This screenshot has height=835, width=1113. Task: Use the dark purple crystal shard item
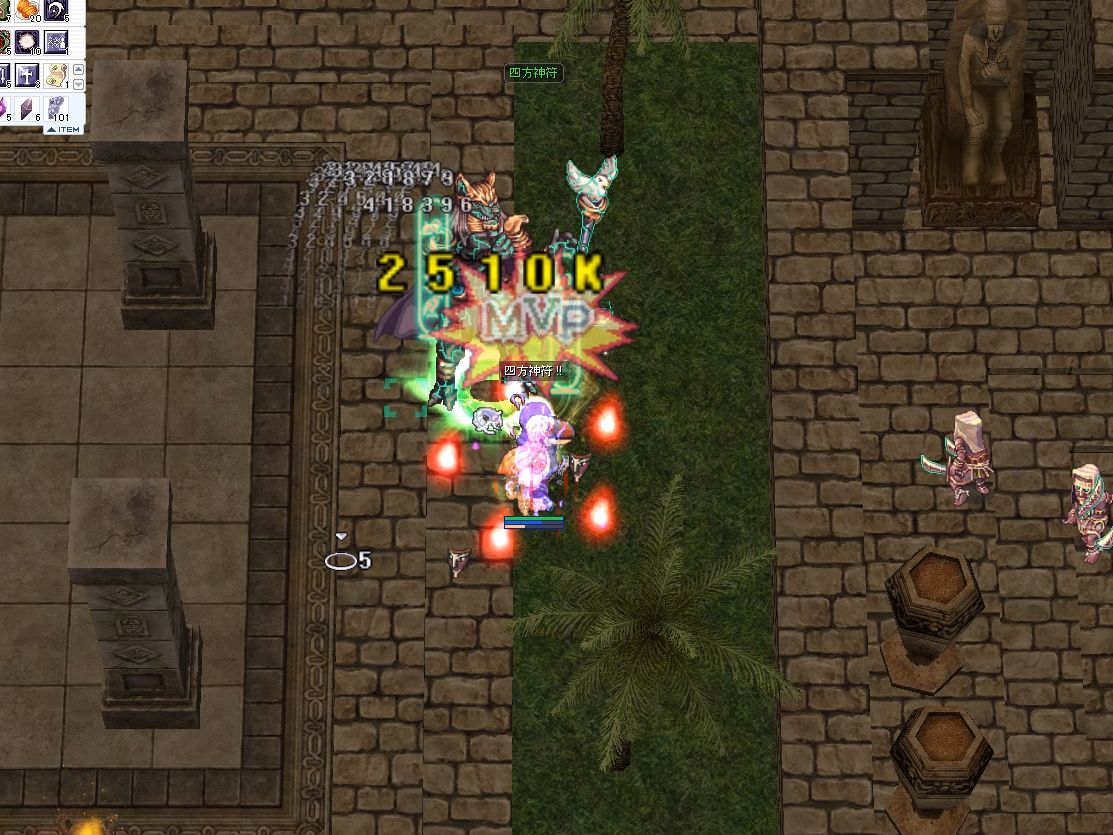click(27, 108)
